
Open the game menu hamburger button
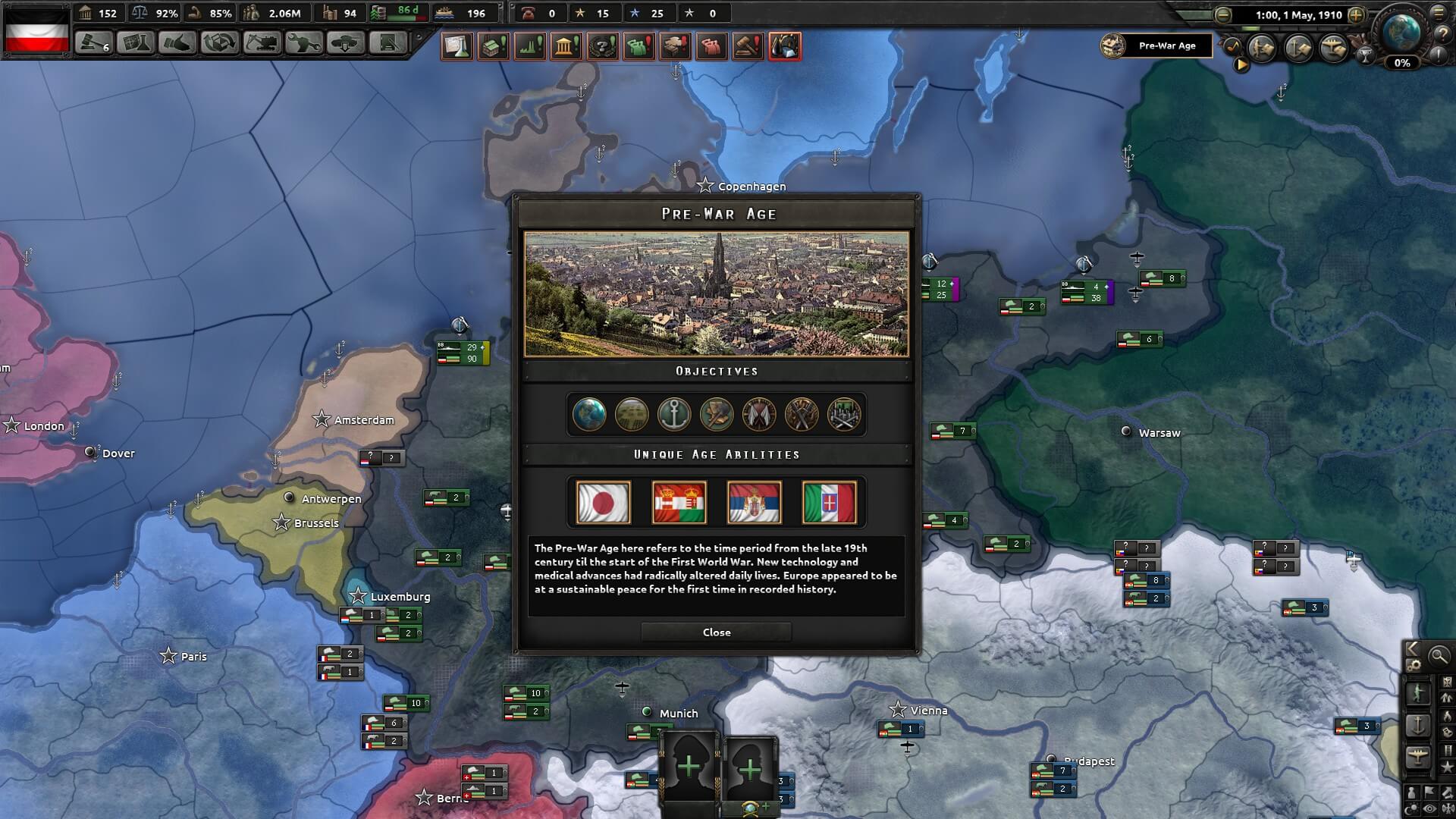tap(1439, 13)
